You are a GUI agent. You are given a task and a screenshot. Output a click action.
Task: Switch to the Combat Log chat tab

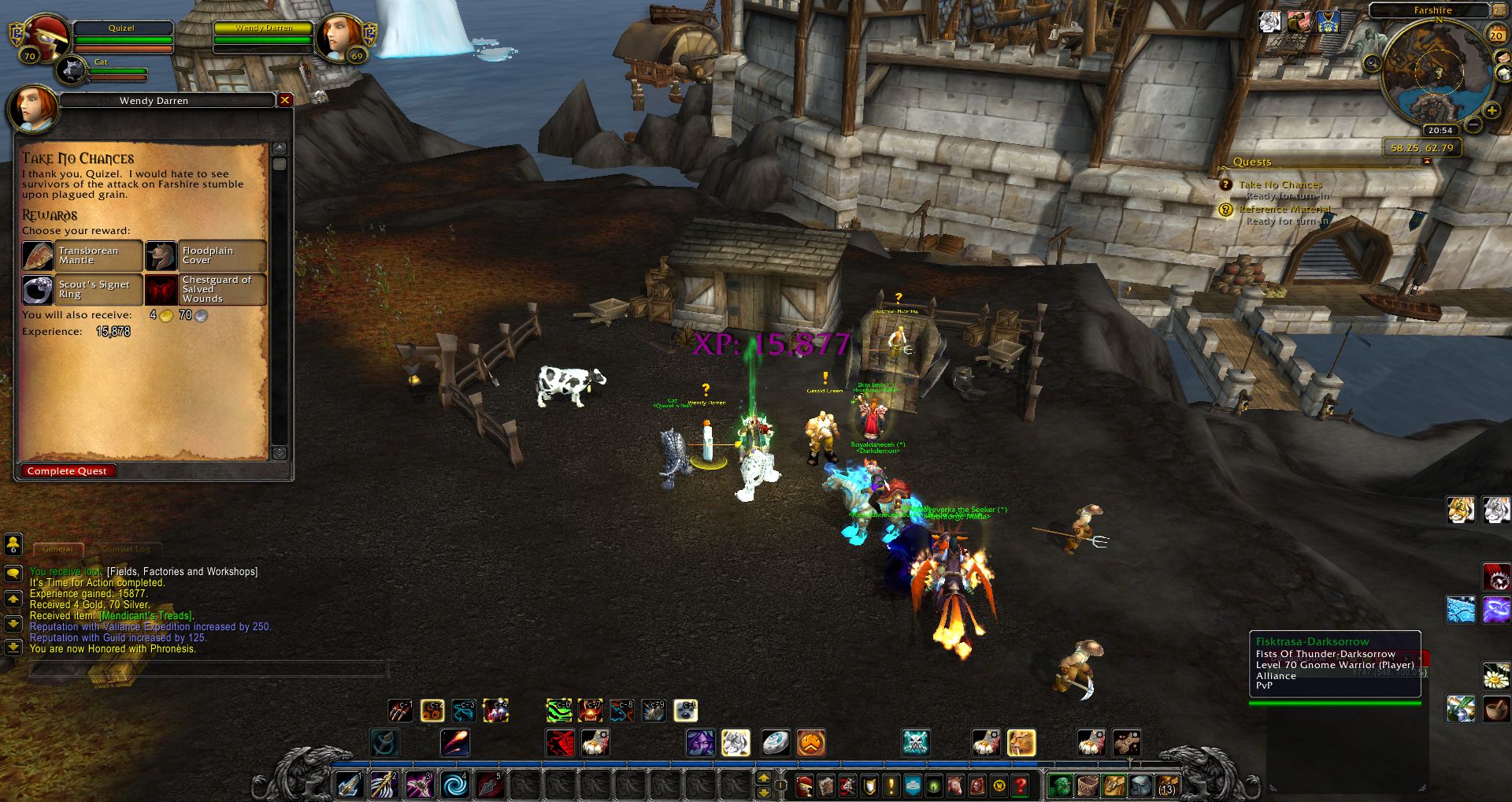(x=126, y=549)
